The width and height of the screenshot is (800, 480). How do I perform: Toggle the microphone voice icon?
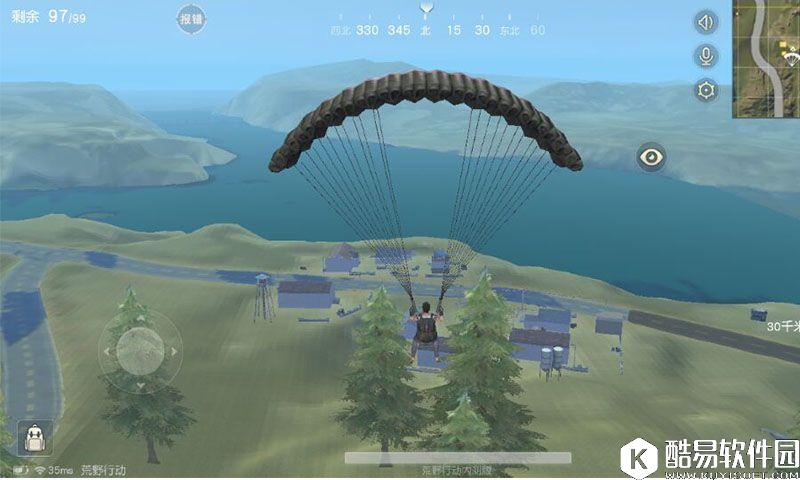coord(707,56)
